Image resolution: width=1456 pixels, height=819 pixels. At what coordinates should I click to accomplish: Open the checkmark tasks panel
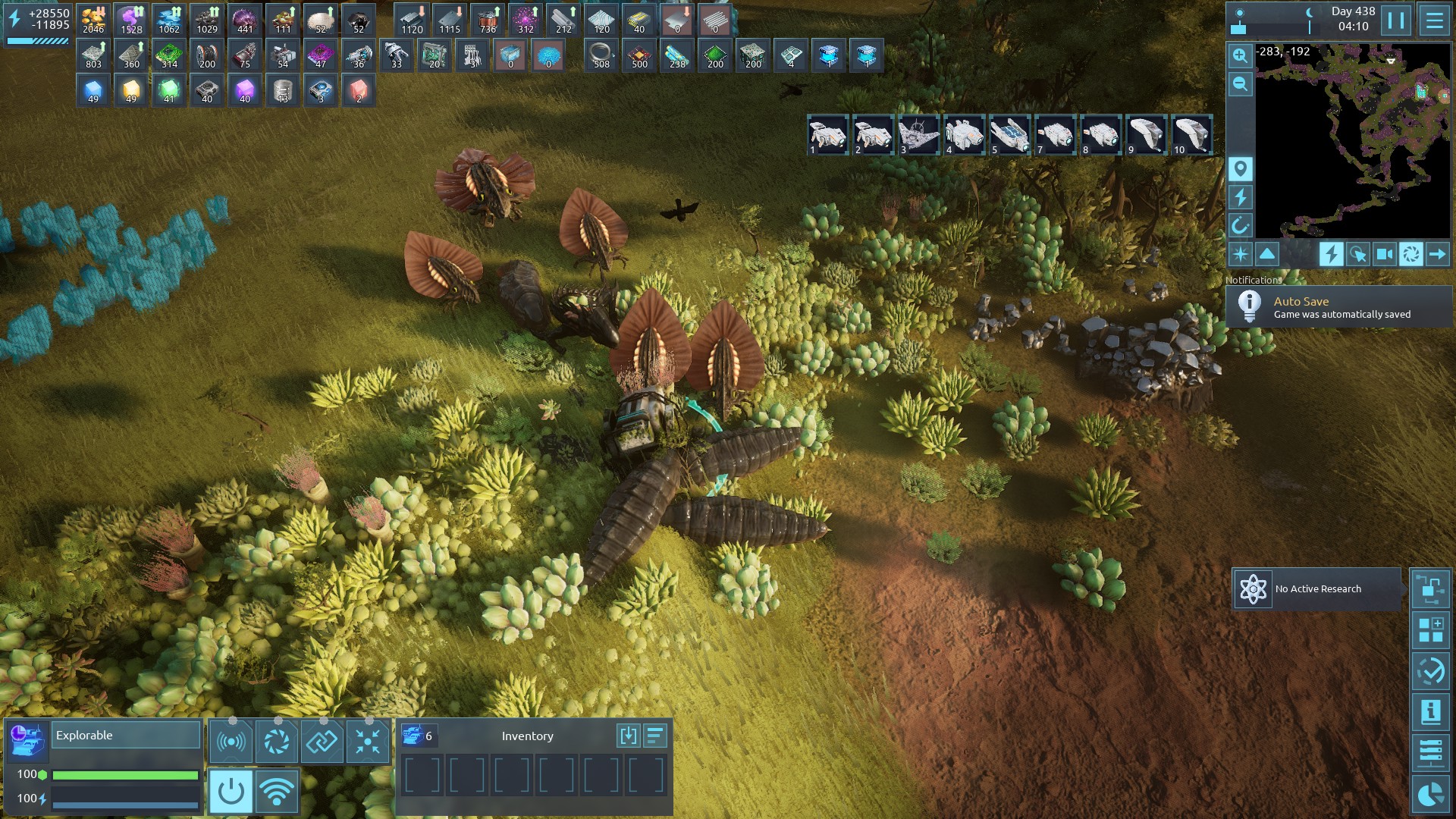[x=1430, y=671]
